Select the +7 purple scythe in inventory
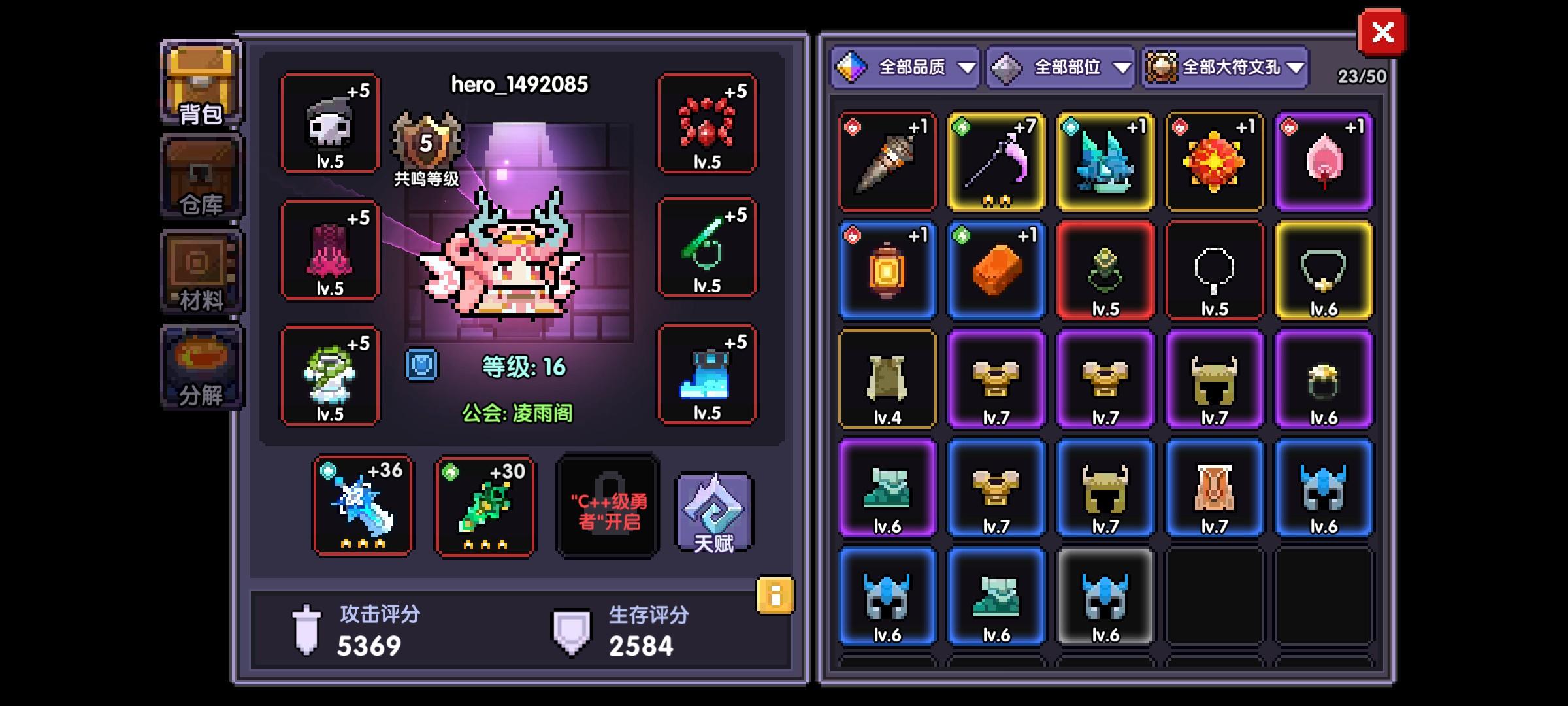This screenshot has height=706, width=1568. [996, 162]
